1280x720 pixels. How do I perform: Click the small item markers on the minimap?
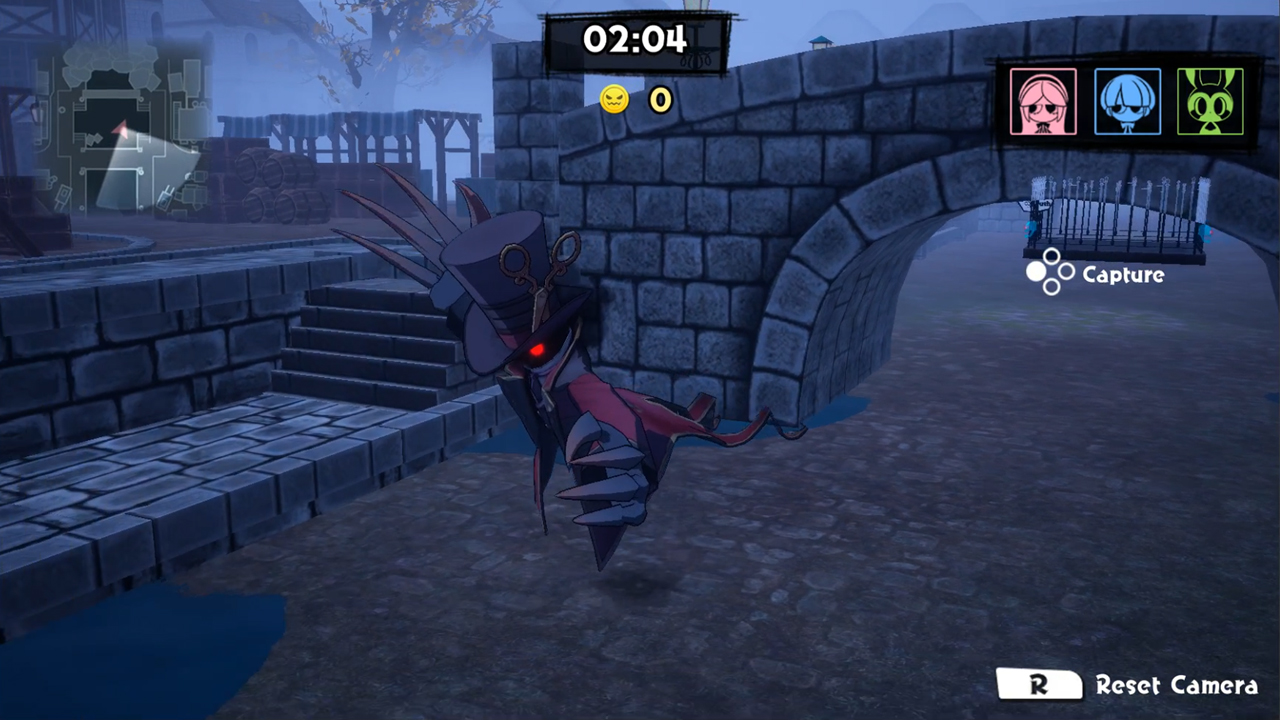95,139
